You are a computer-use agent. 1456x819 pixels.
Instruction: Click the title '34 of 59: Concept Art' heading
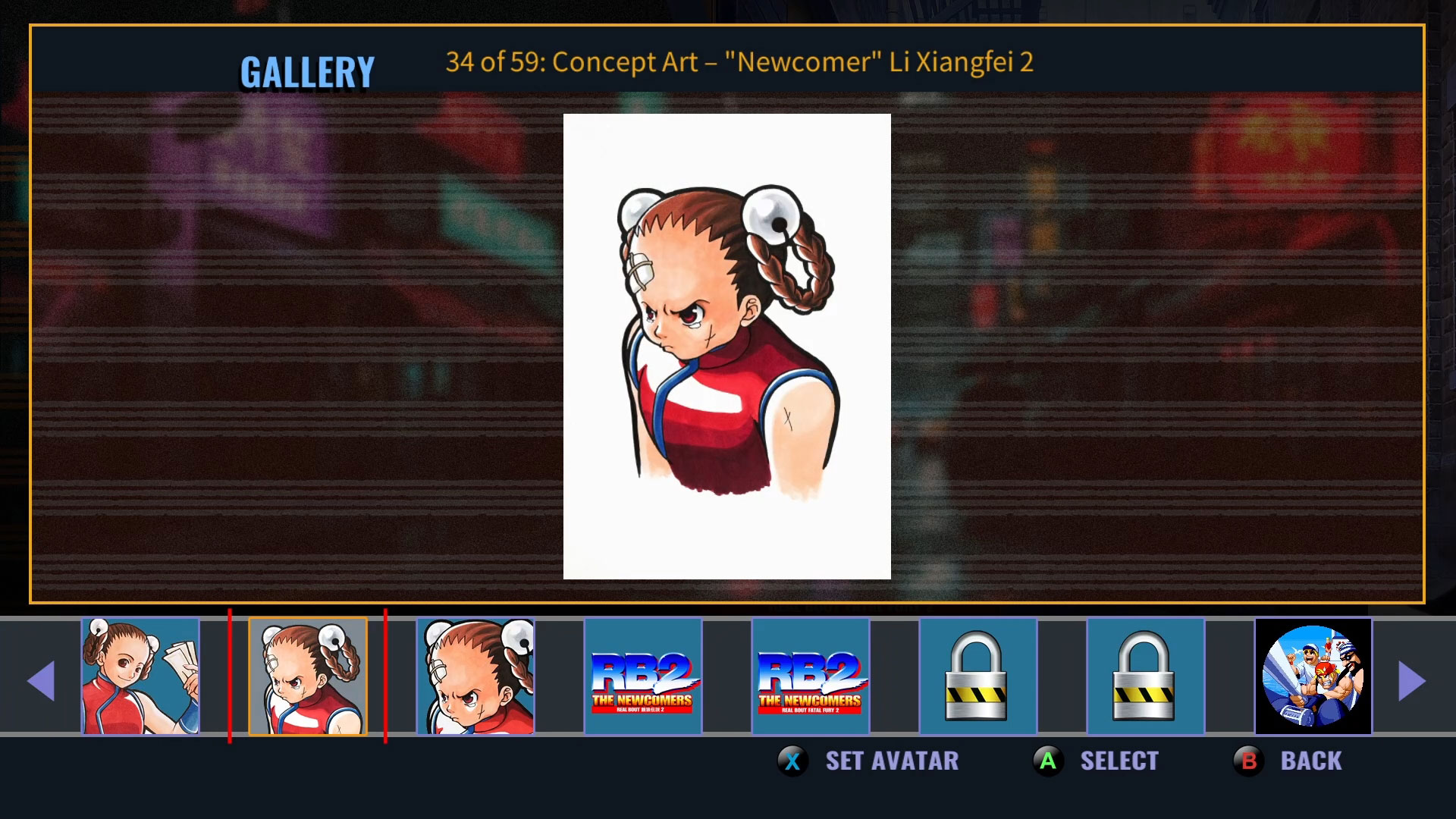click(739, 64)
